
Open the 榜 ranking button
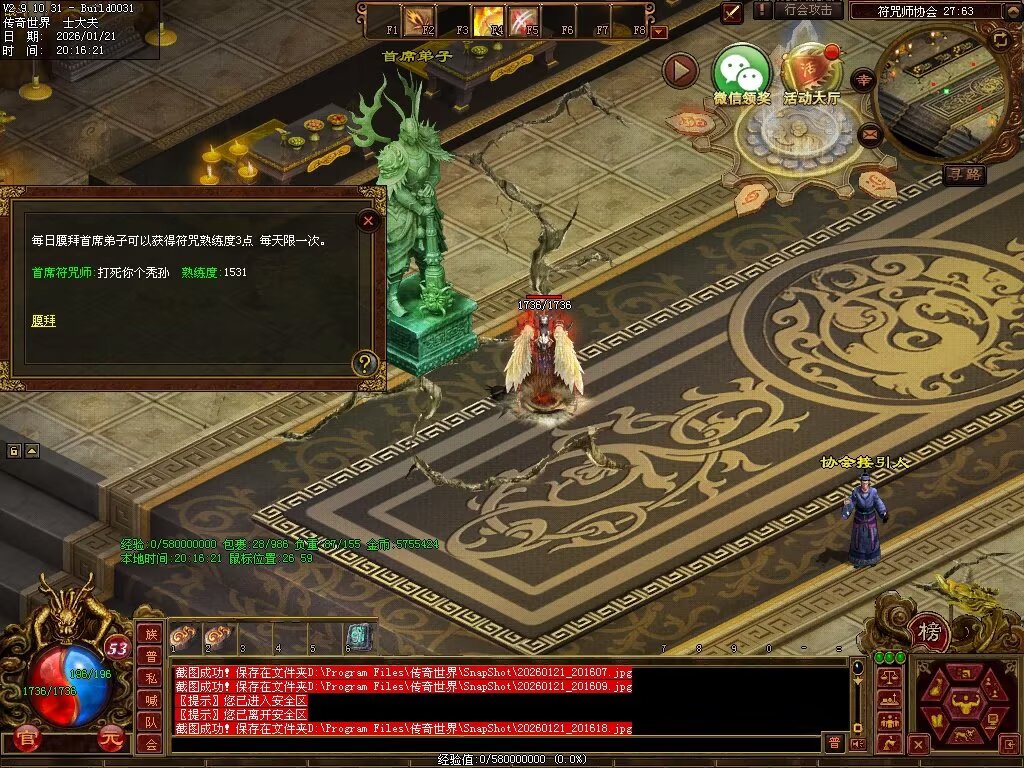click(x=930, y=631)
